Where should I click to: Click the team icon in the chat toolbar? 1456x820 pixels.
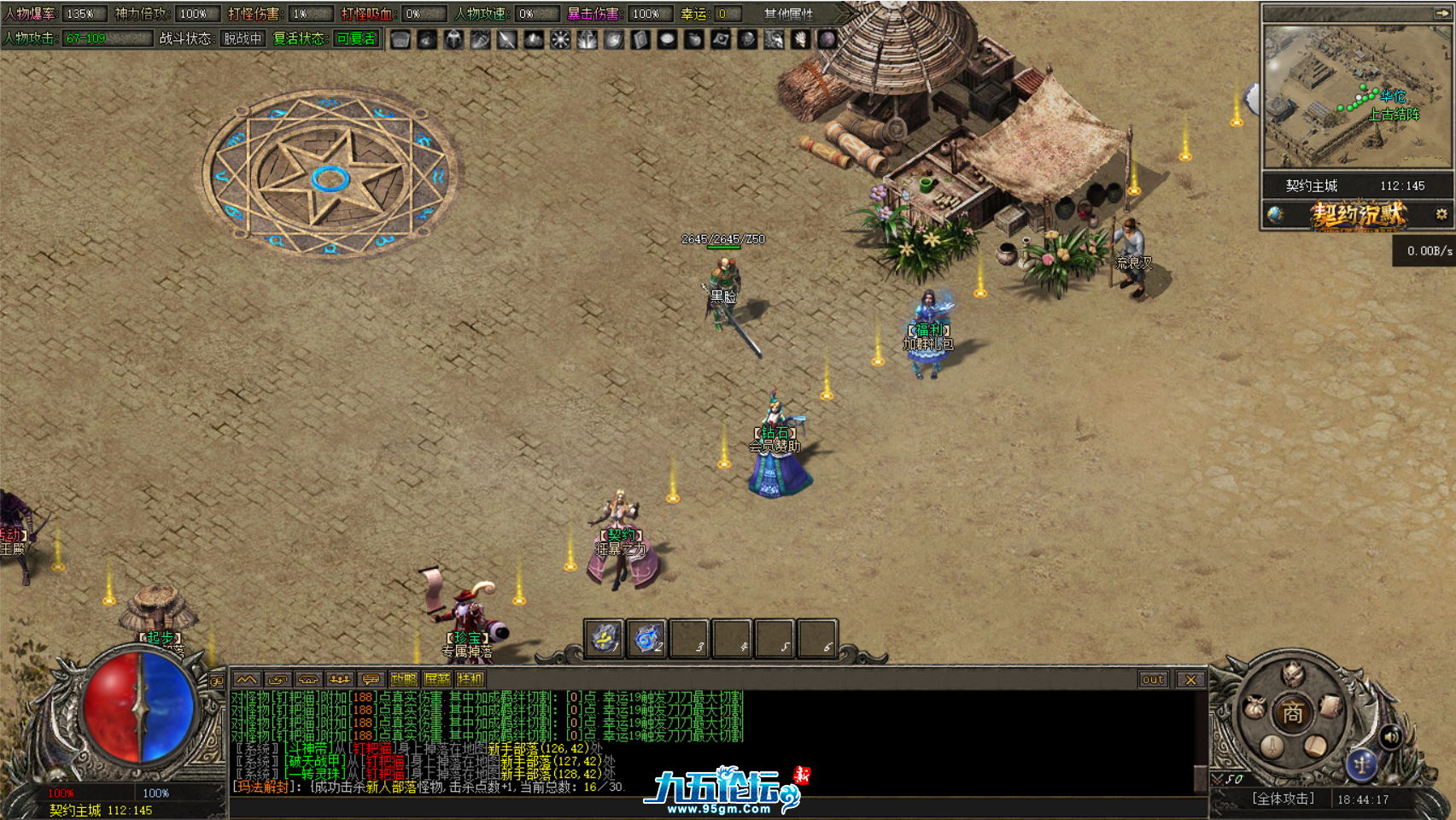[341, 680]
